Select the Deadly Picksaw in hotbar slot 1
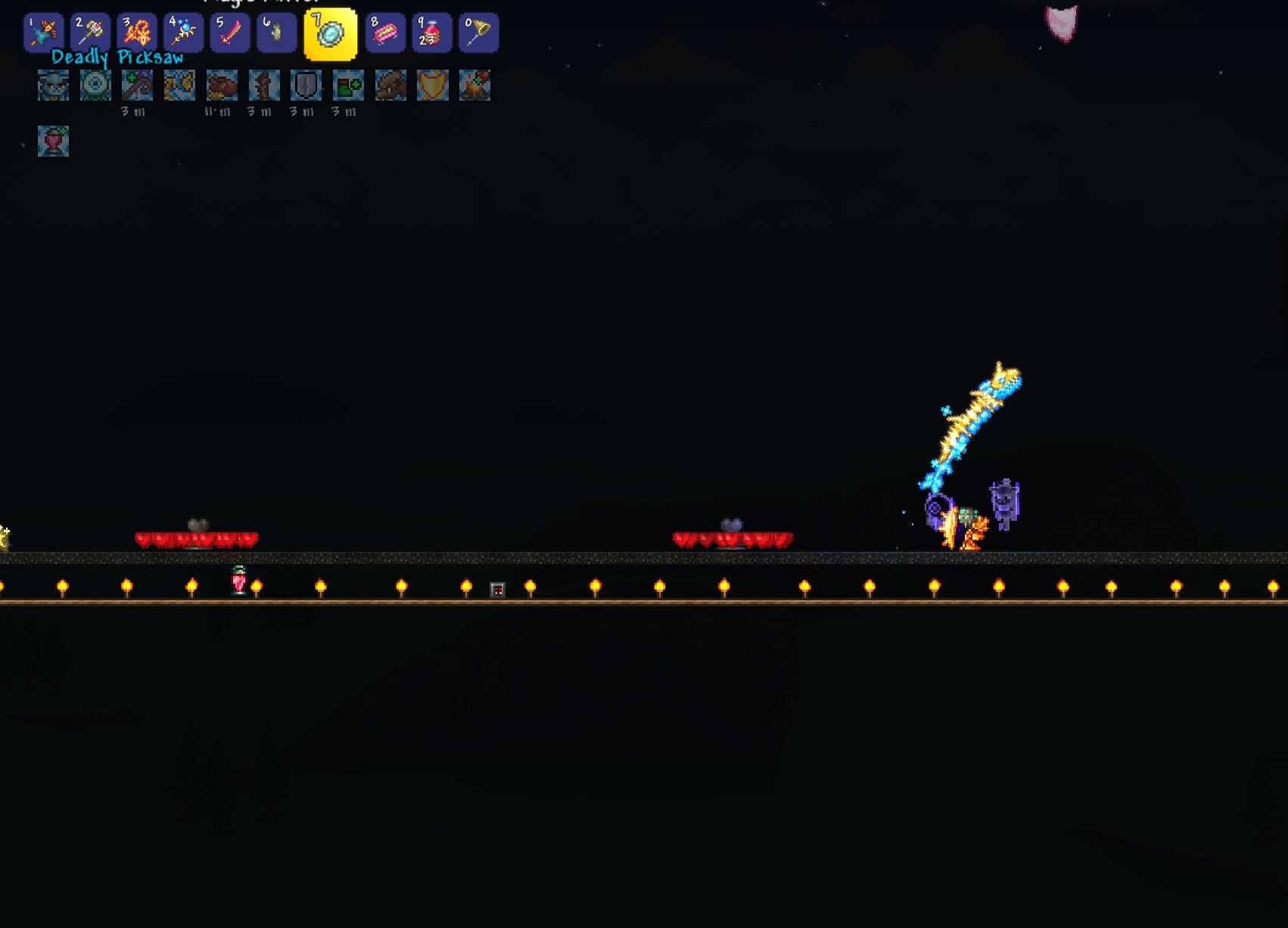 tap(43, 32)
